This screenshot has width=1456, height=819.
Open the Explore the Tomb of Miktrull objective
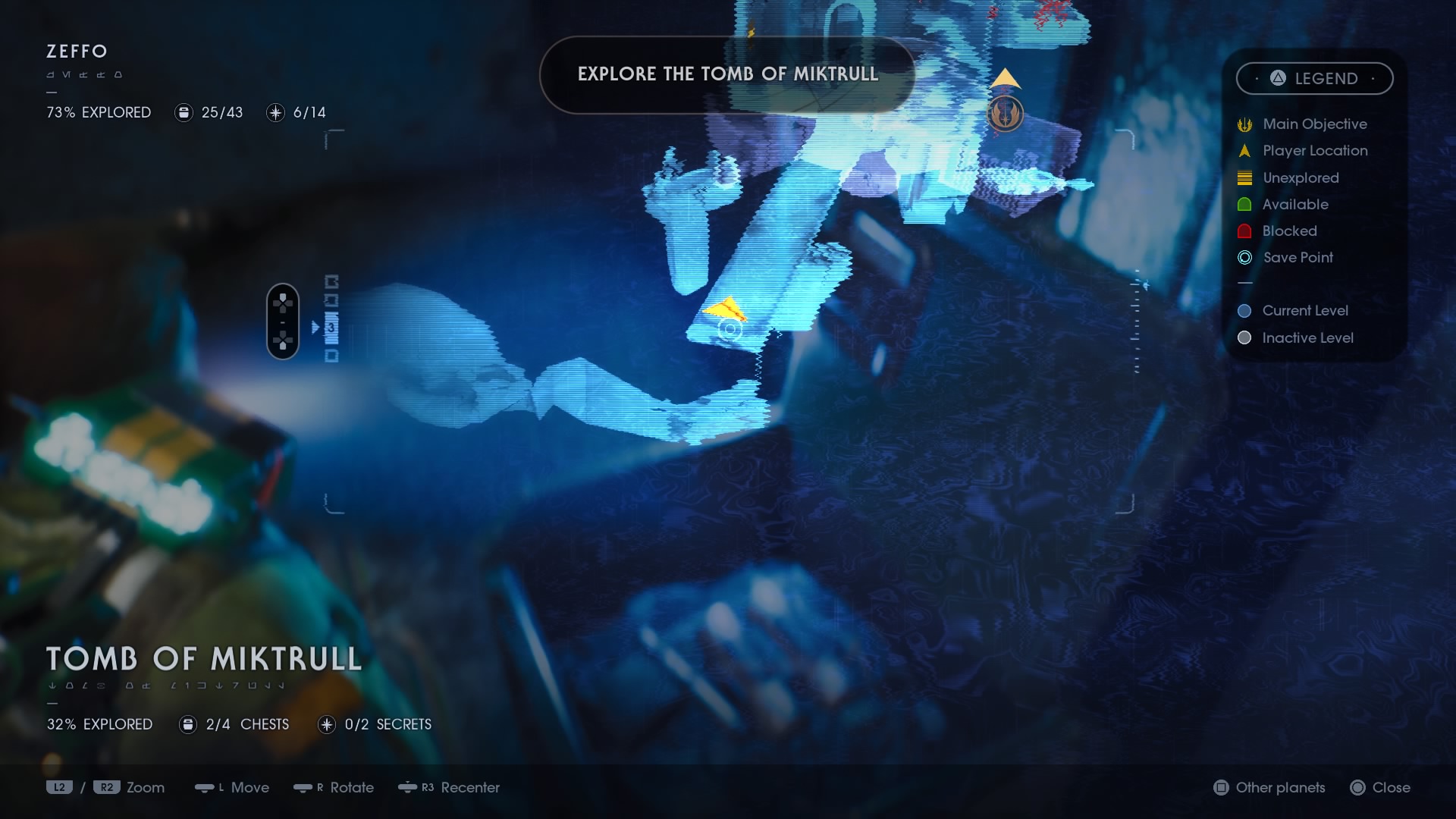[728, 74]
